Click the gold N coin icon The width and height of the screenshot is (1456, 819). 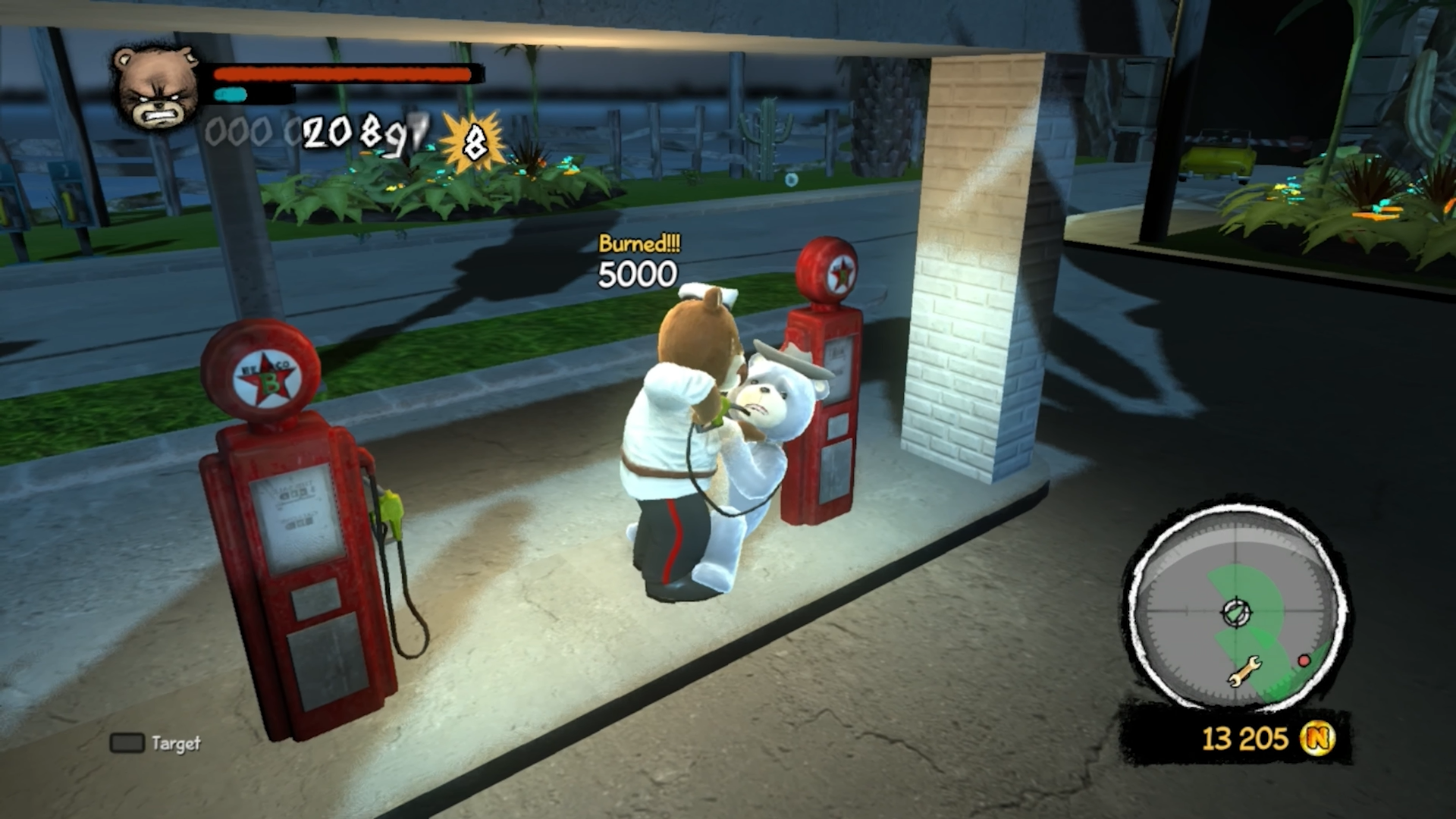coord(1319,738)
